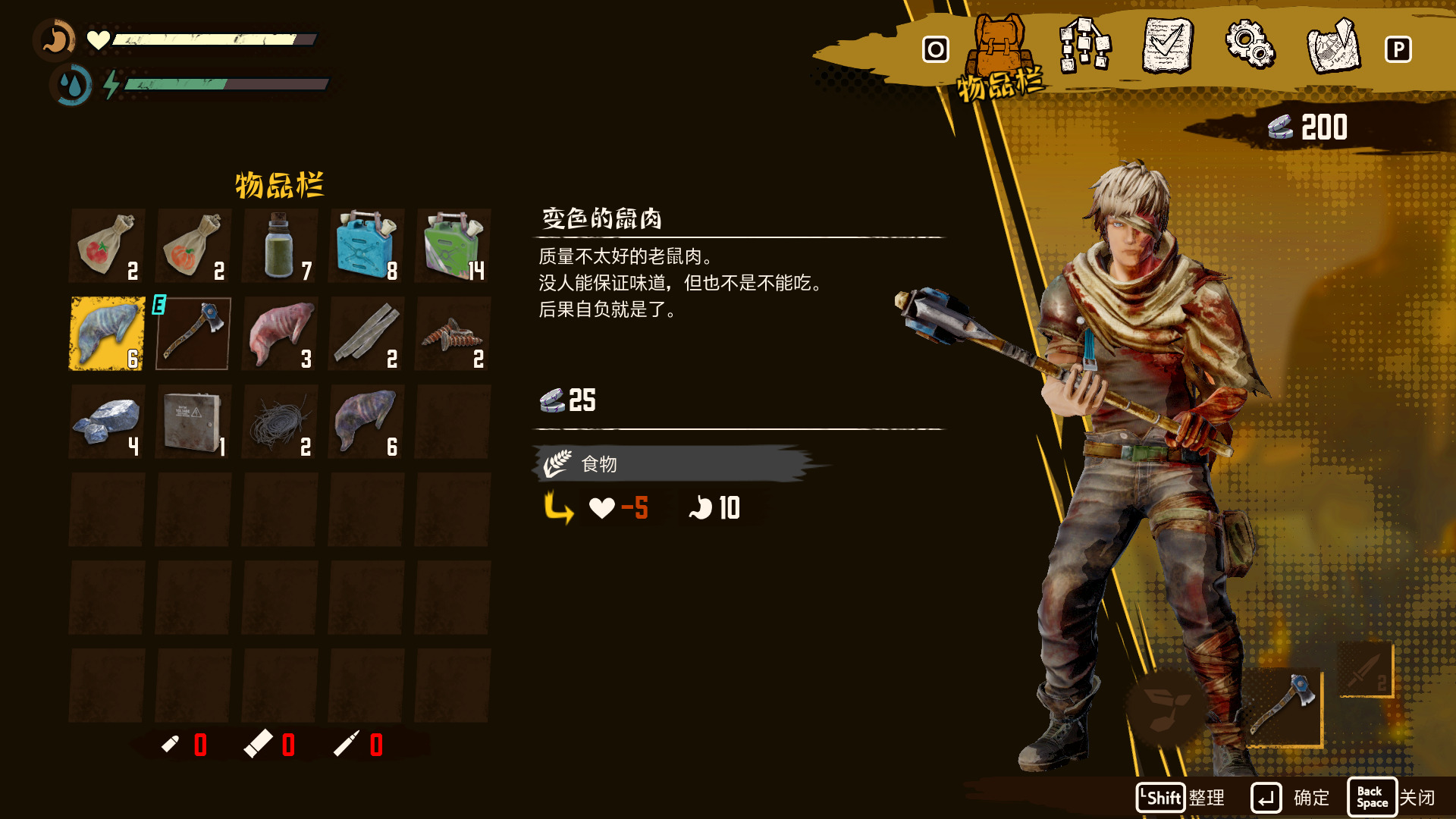
Task: Select the equipped axe in inventory
Action: 193,334
